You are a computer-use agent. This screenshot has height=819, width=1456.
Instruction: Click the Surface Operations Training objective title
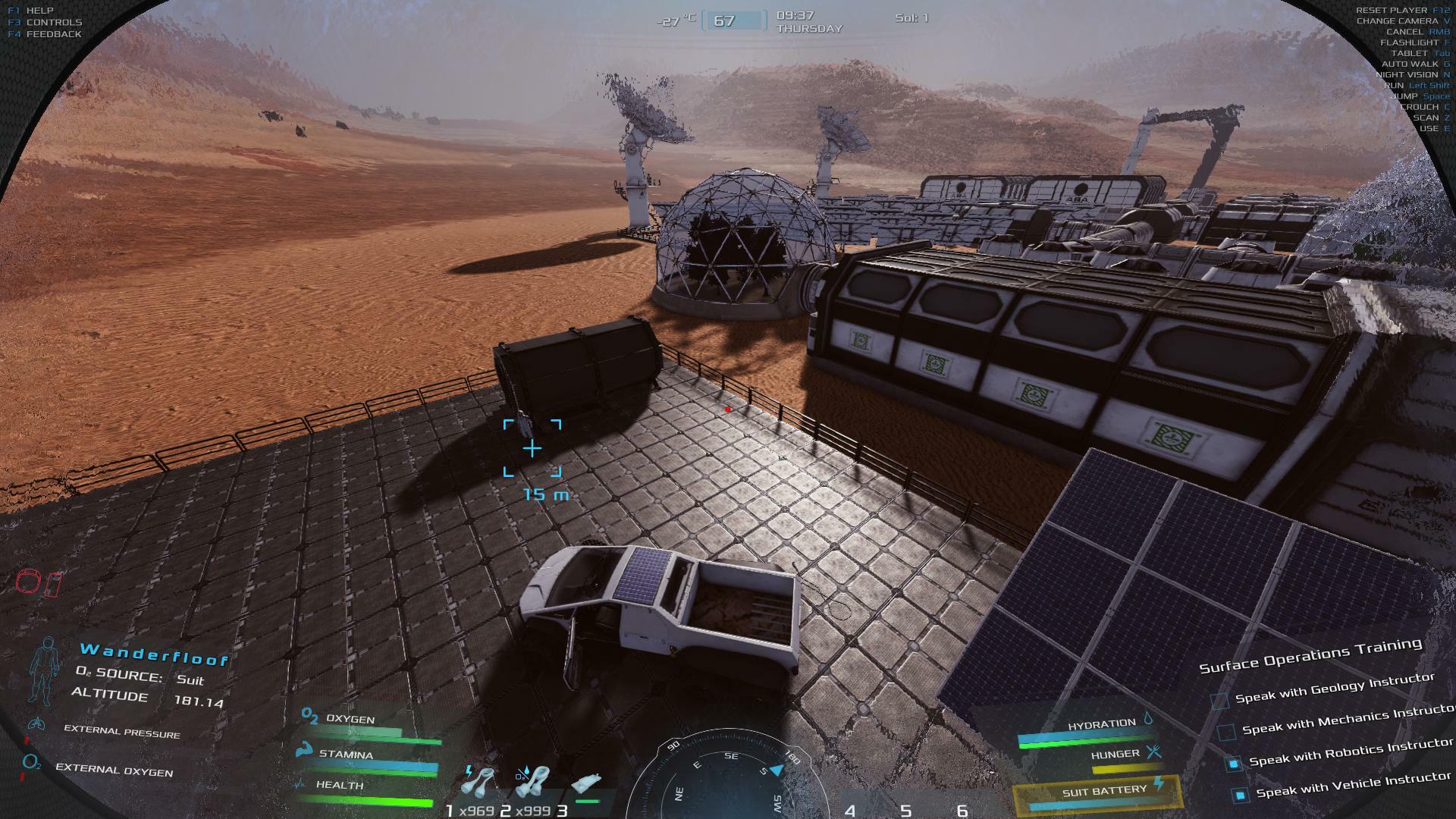pyautogui.click(x=1310, y=655)
